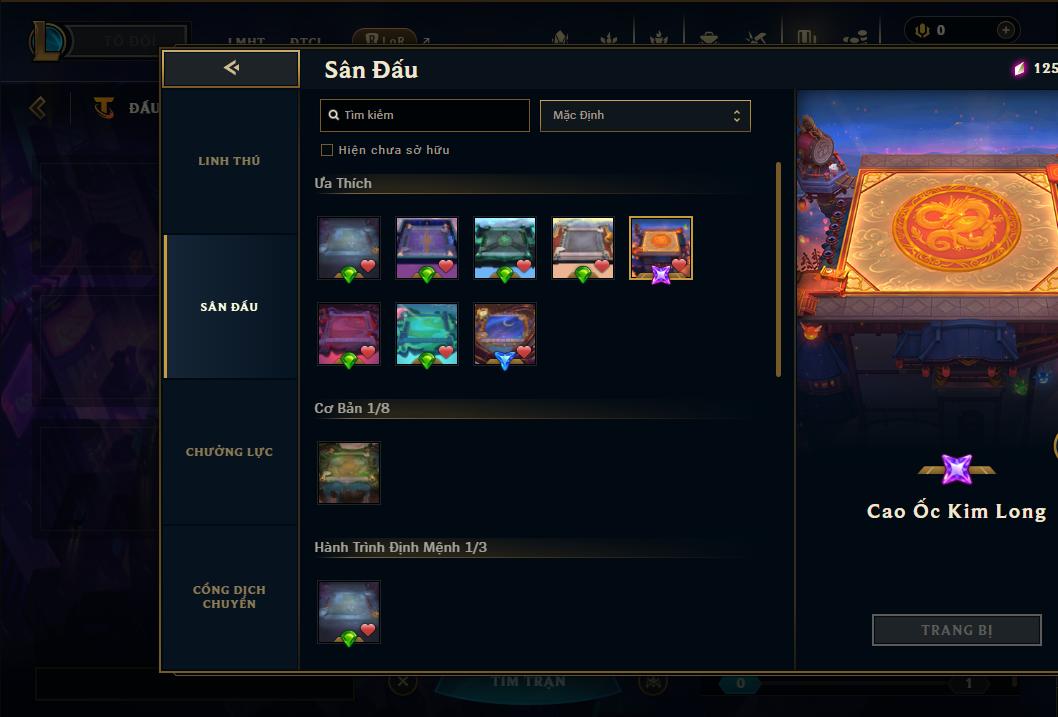This screenshot has height=717, width=1058.
Task: Pick the night moon arena with blue gem
Action: (505, 334)
